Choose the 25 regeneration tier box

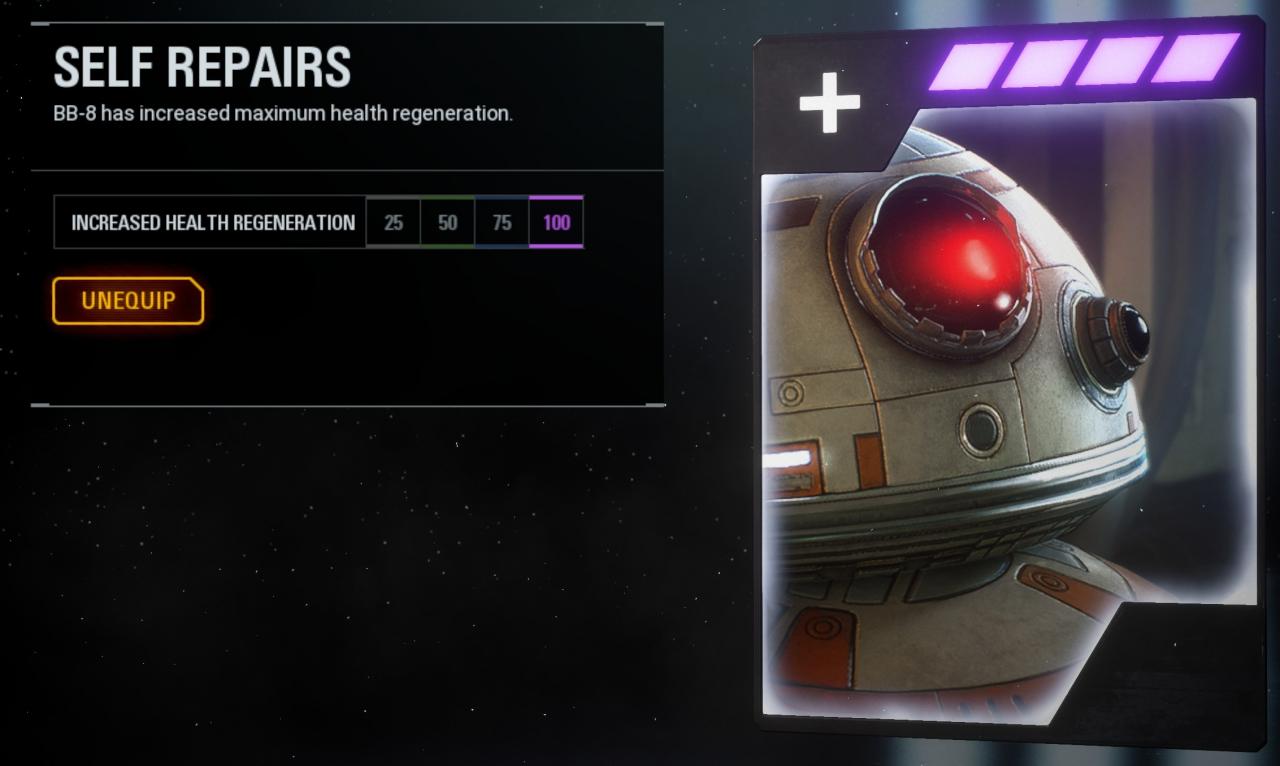(x=394, y=222)
